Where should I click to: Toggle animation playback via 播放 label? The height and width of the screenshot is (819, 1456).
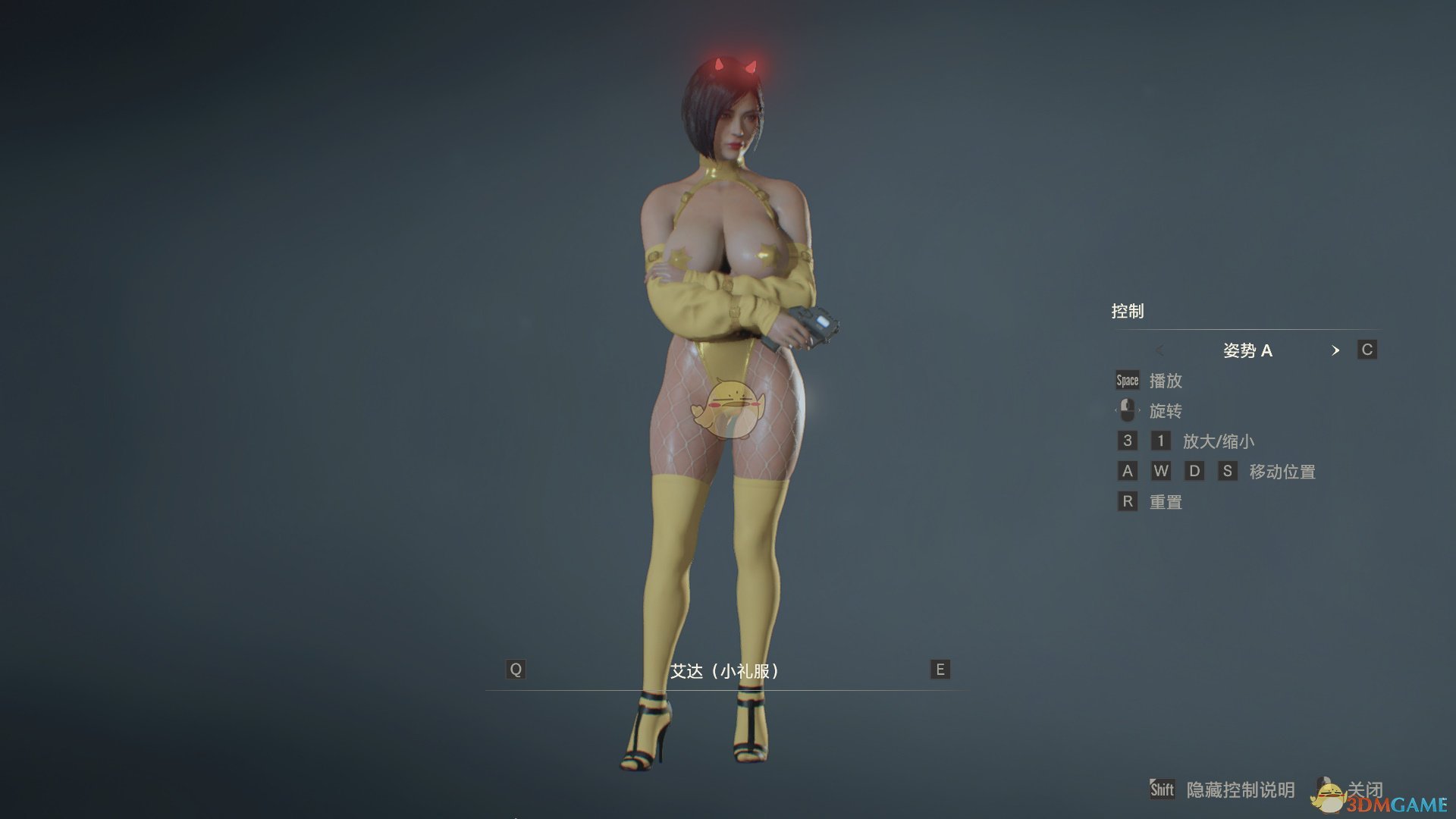pyautogui.click(x=1168, y=381)
